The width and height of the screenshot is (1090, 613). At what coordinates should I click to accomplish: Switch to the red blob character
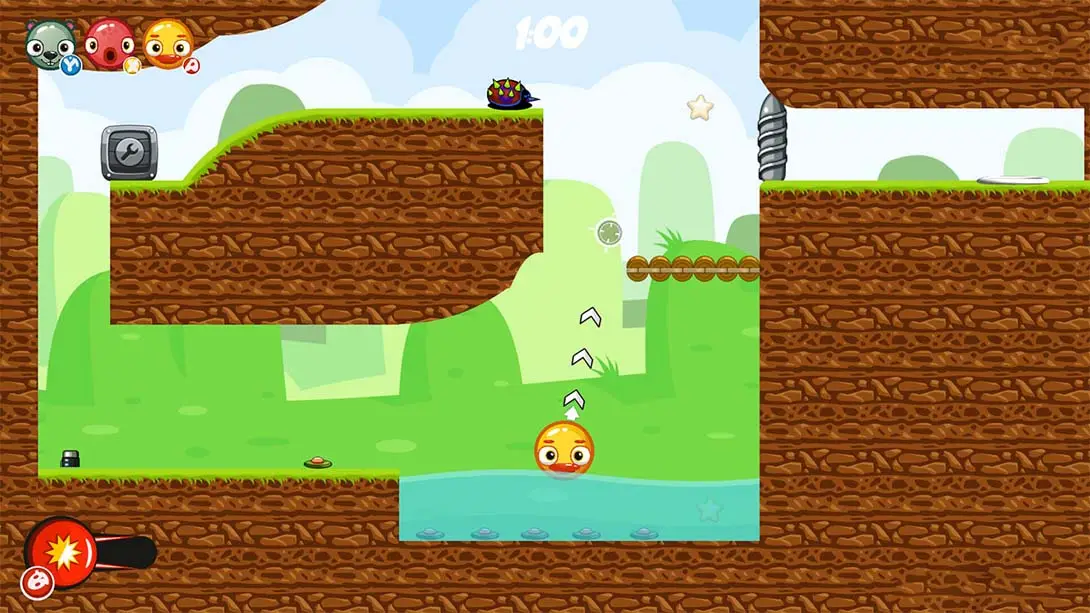pos(109,44)
